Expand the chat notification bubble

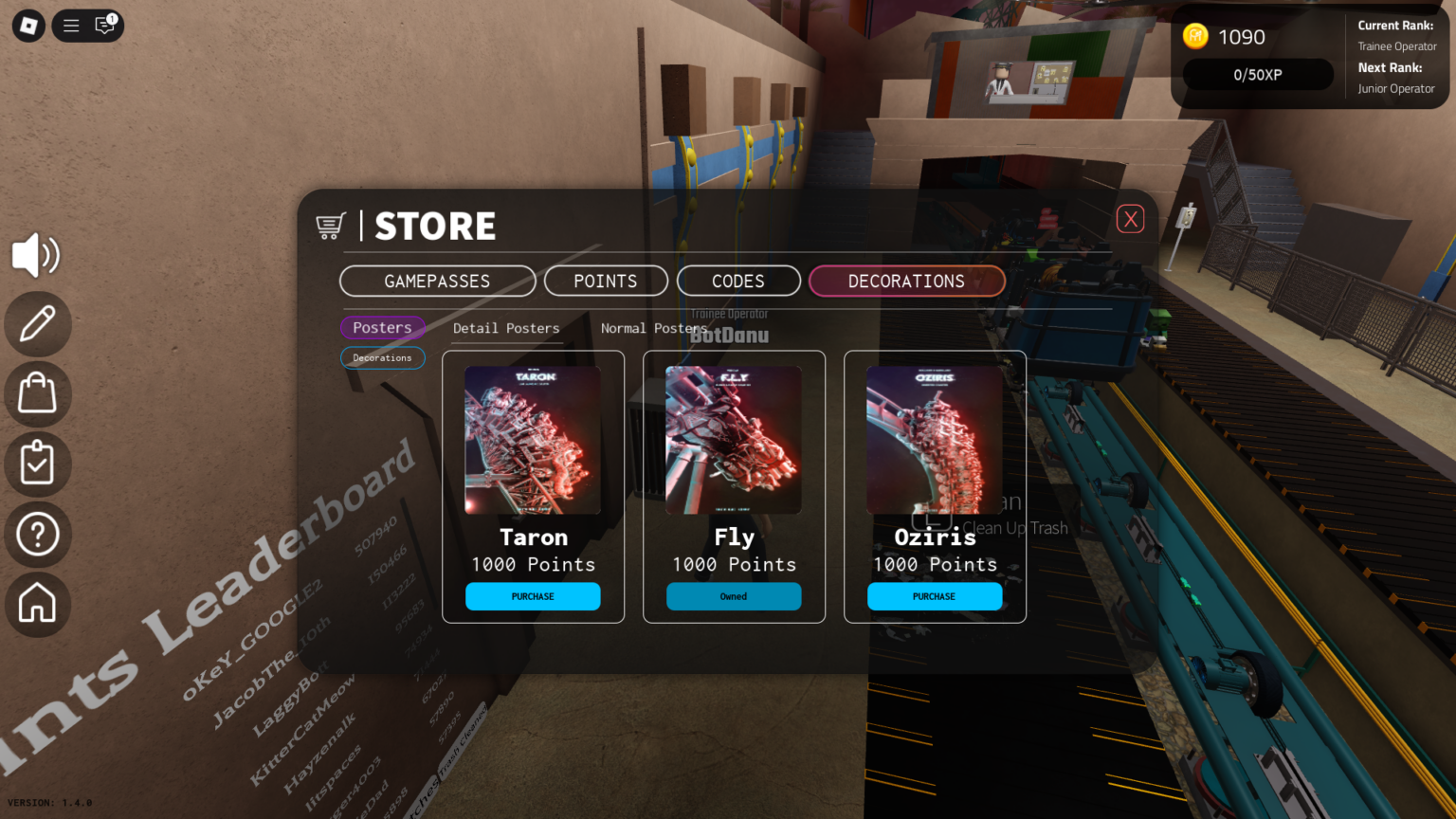point(103,26)
